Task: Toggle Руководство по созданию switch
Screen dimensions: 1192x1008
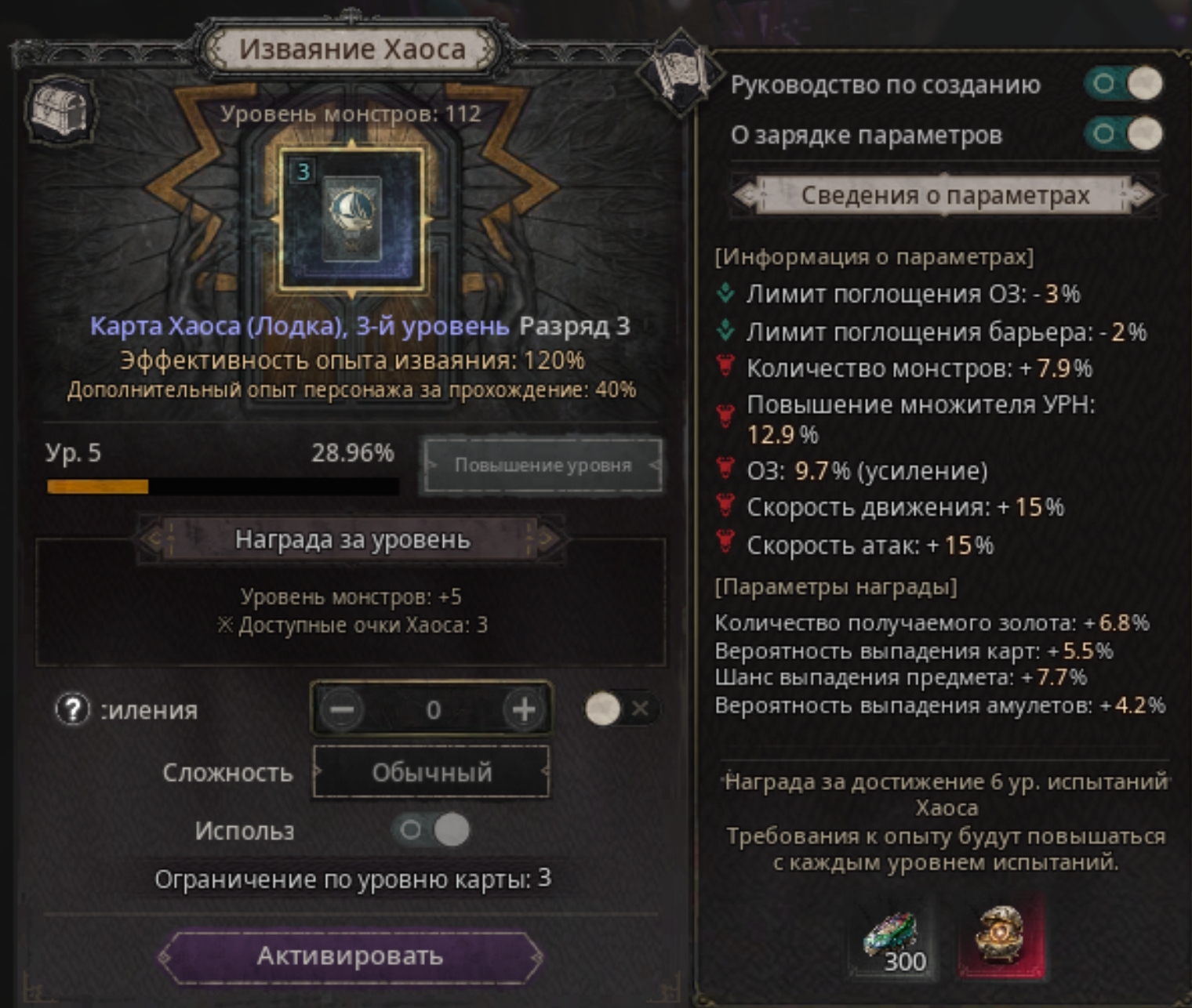Action: click(1123, 84)
